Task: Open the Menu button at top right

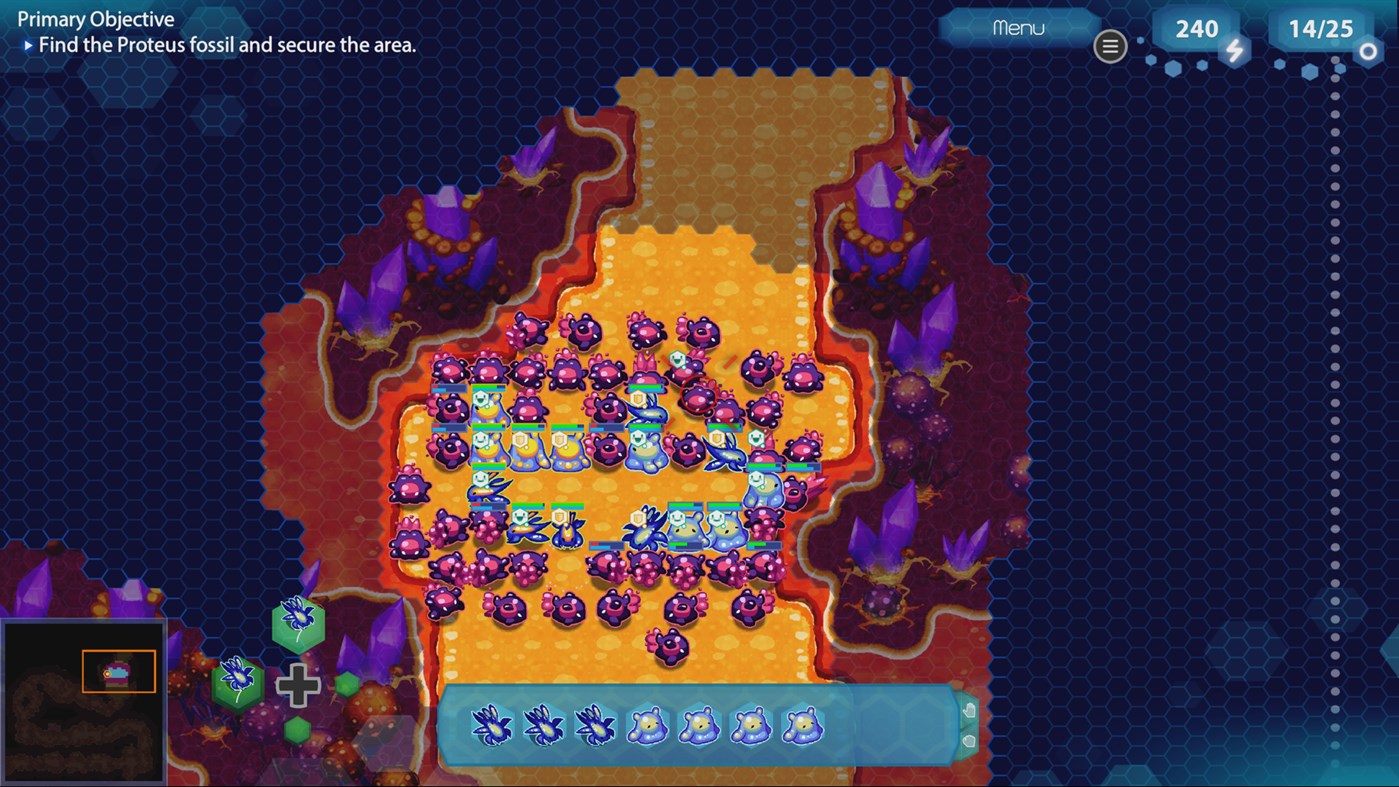Action: point(1017,27)
